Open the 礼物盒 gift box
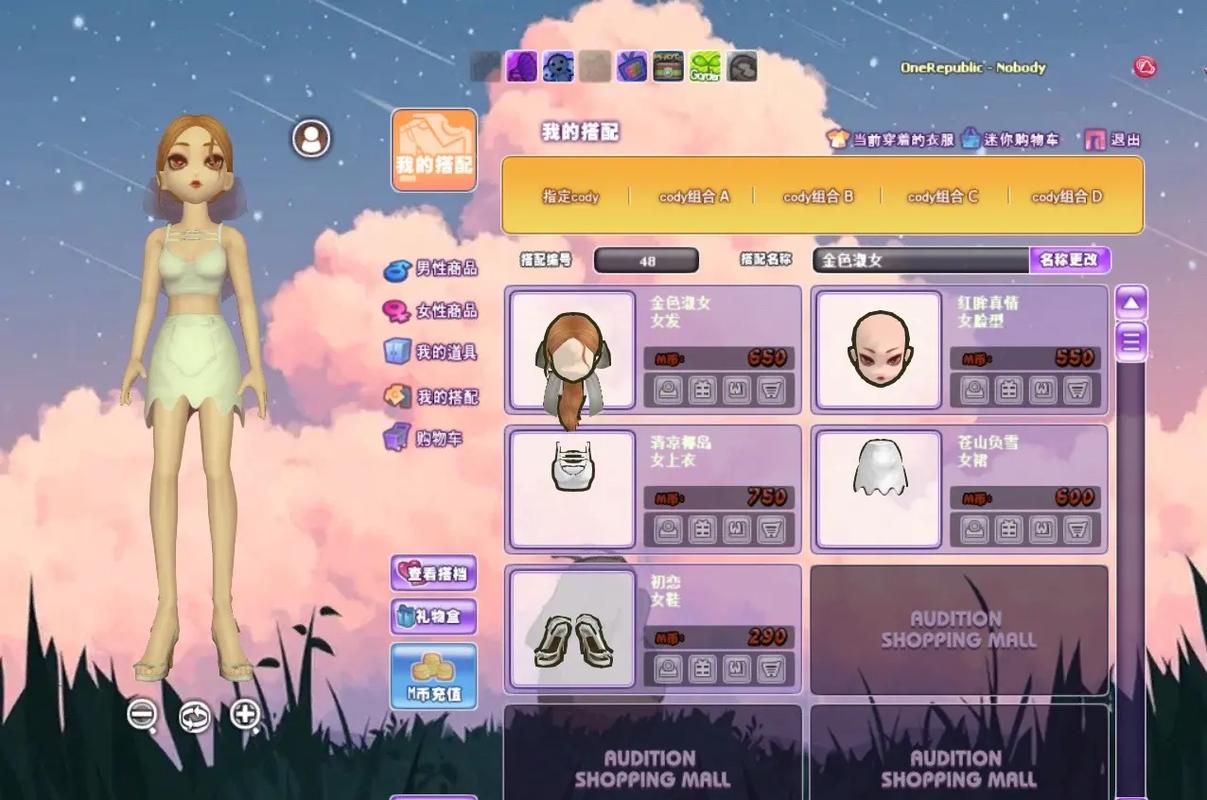1207x800 pixels. point(433,616)
